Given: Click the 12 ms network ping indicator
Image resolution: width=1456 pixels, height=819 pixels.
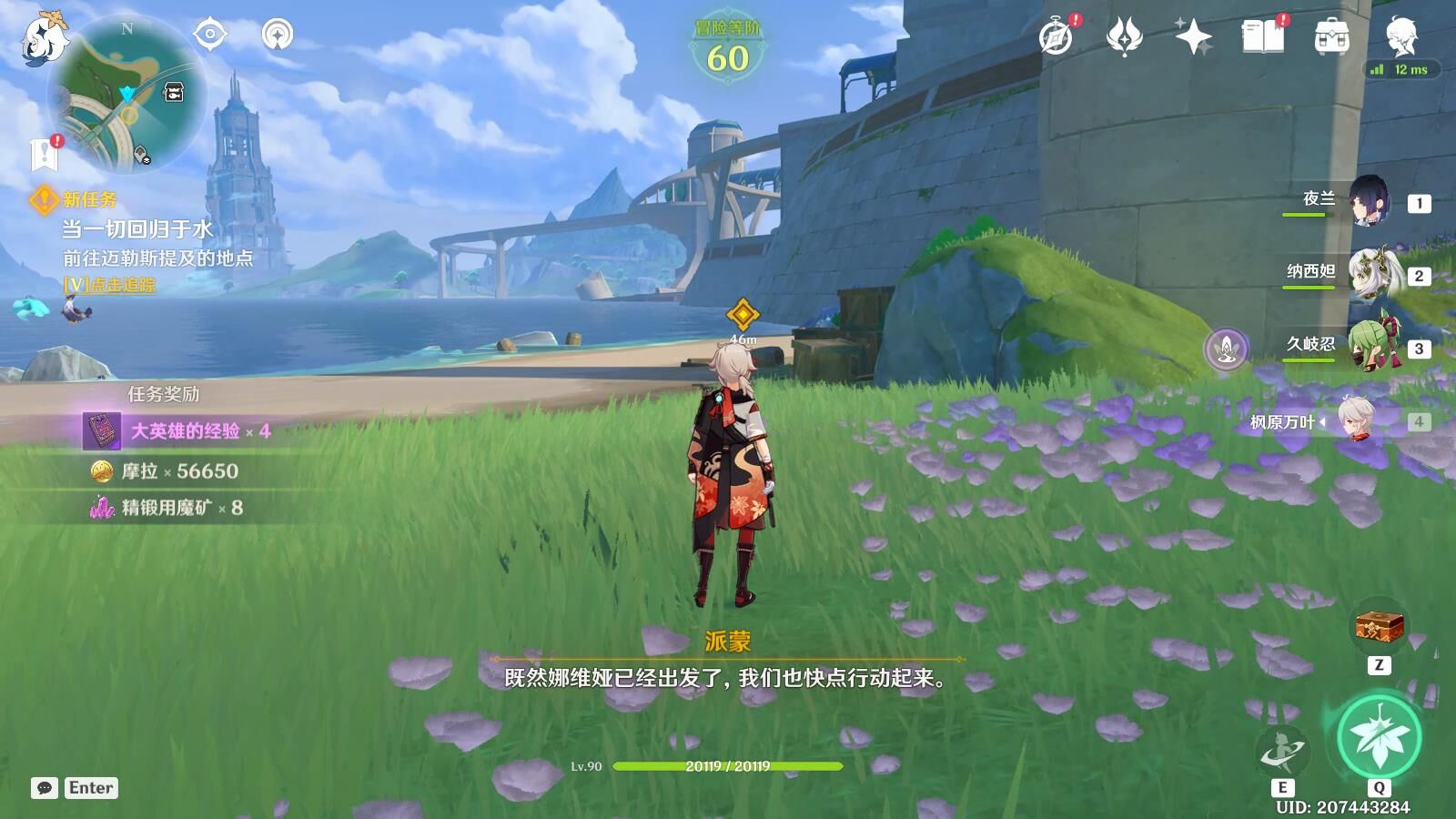Looking at the screenshot, I should [1401, 68].
